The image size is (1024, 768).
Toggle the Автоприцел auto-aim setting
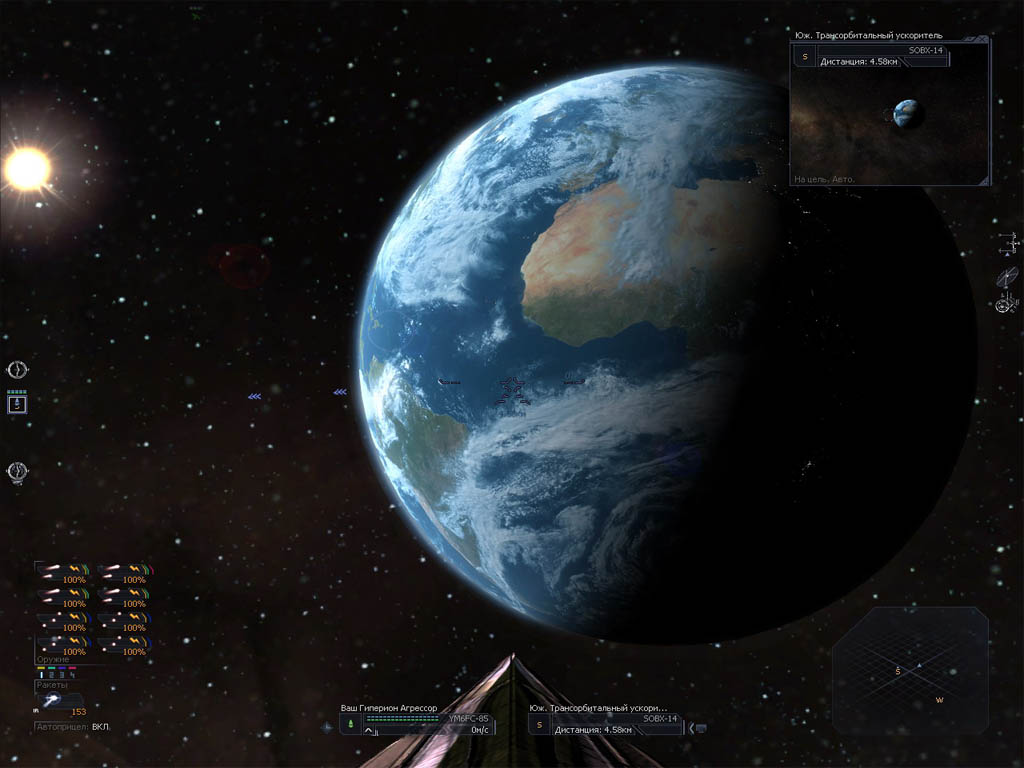click(72, 726)
